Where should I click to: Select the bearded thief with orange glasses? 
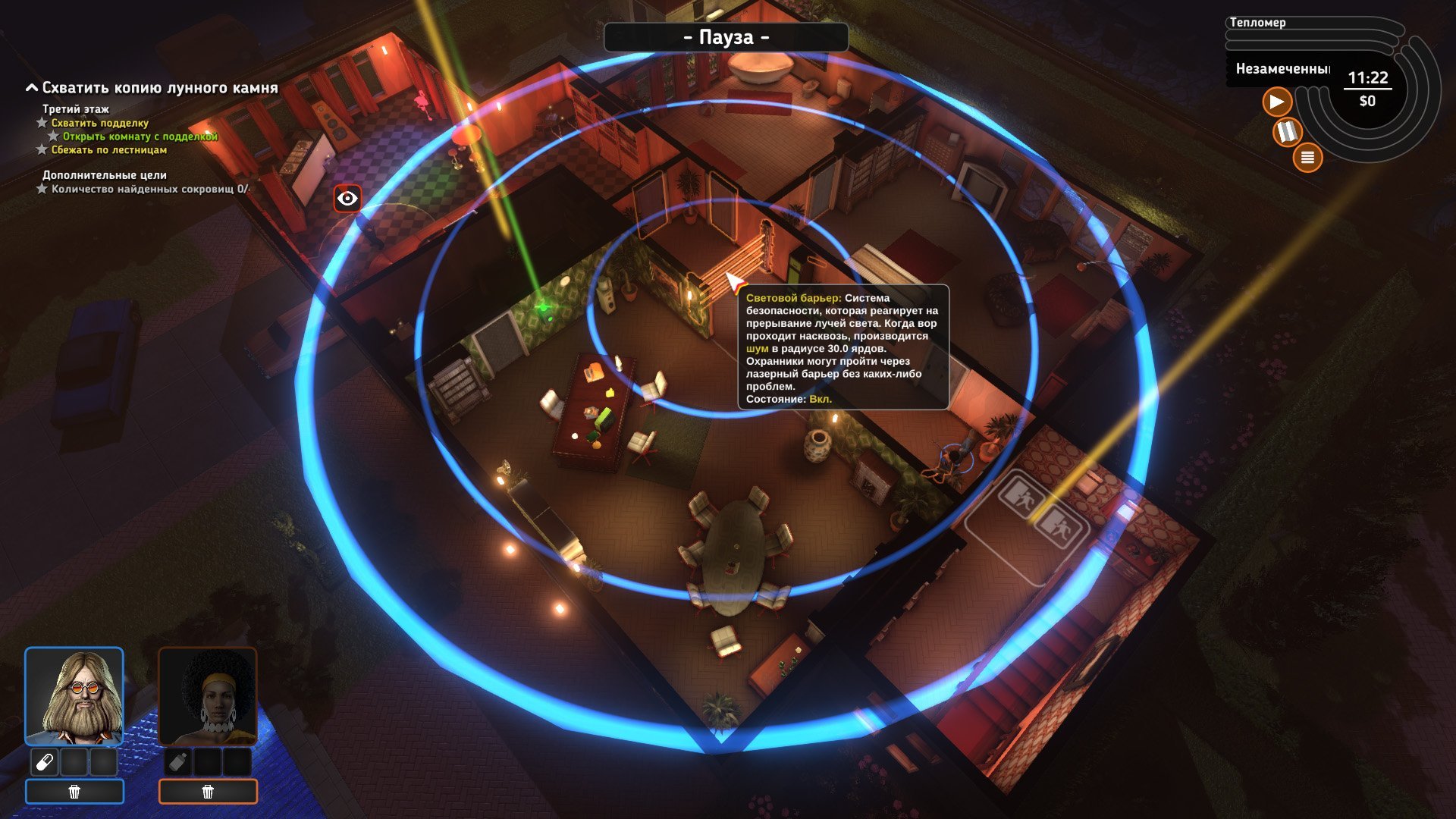pyautogui.click(x=74, y=696)
